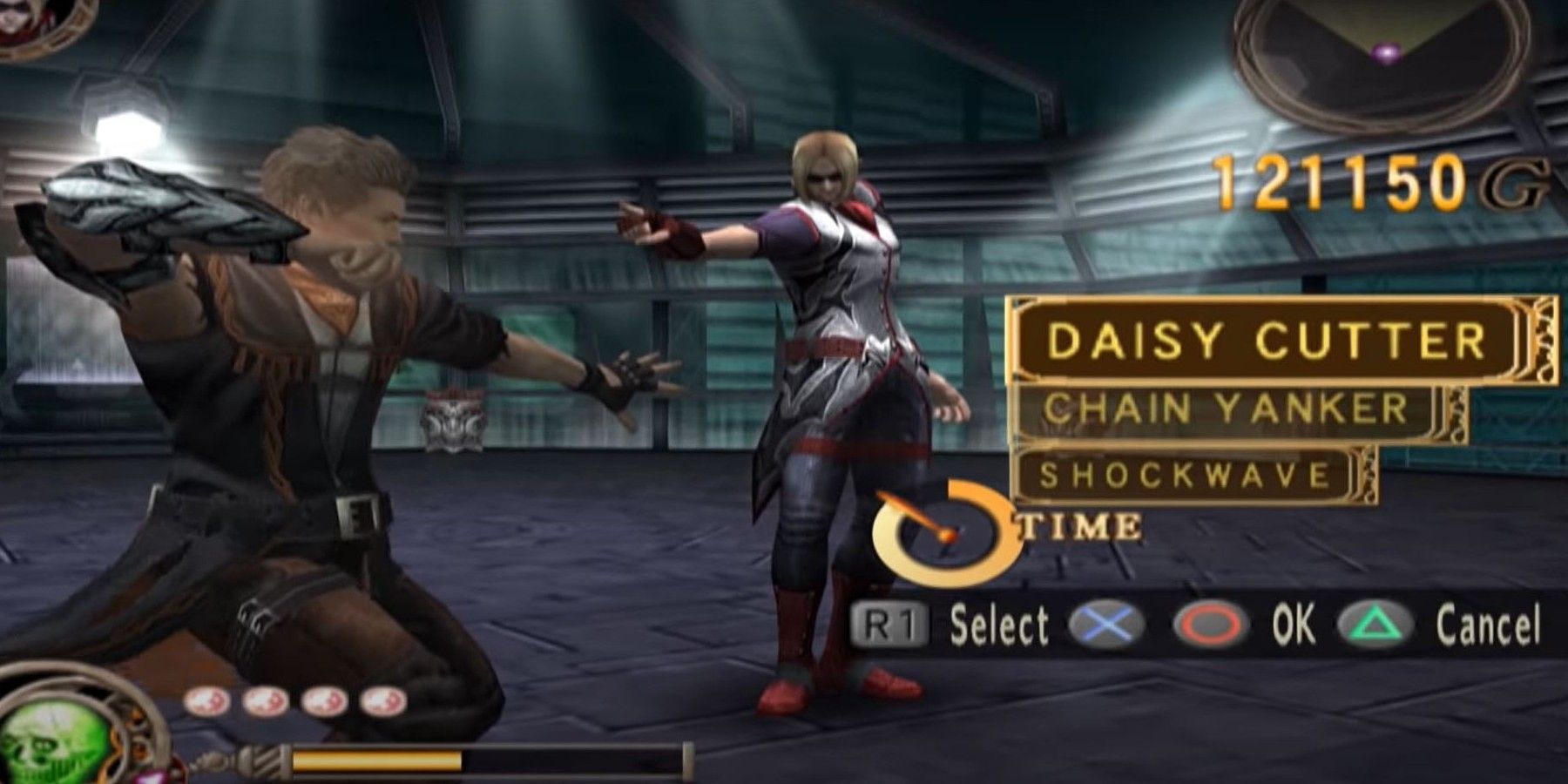Pick the Shockwave attack option

(x=1185, y=476)
